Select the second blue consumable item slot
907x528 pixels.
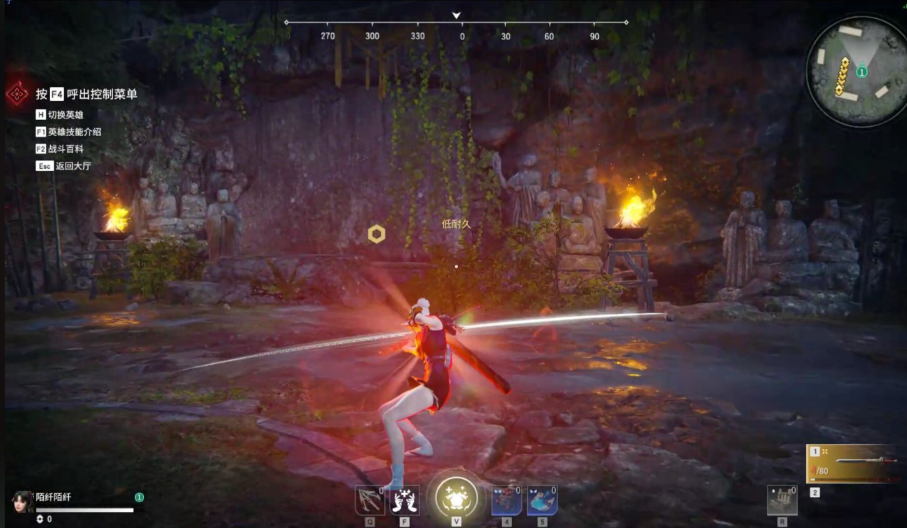(542, 500)
